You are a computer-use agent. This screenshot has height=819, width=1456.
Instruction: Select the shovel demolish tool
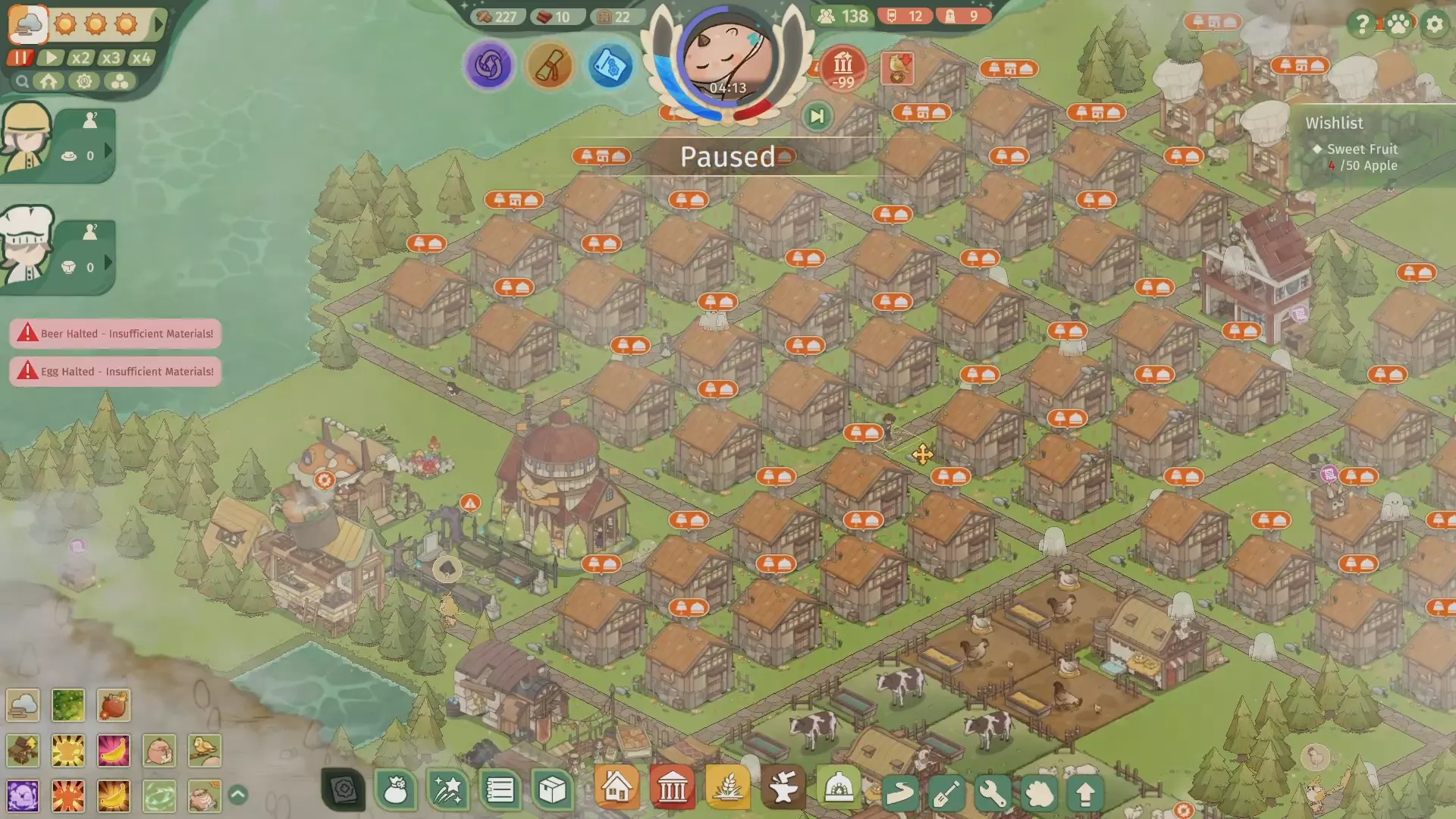pyautogui.click(x=946, y=793)
